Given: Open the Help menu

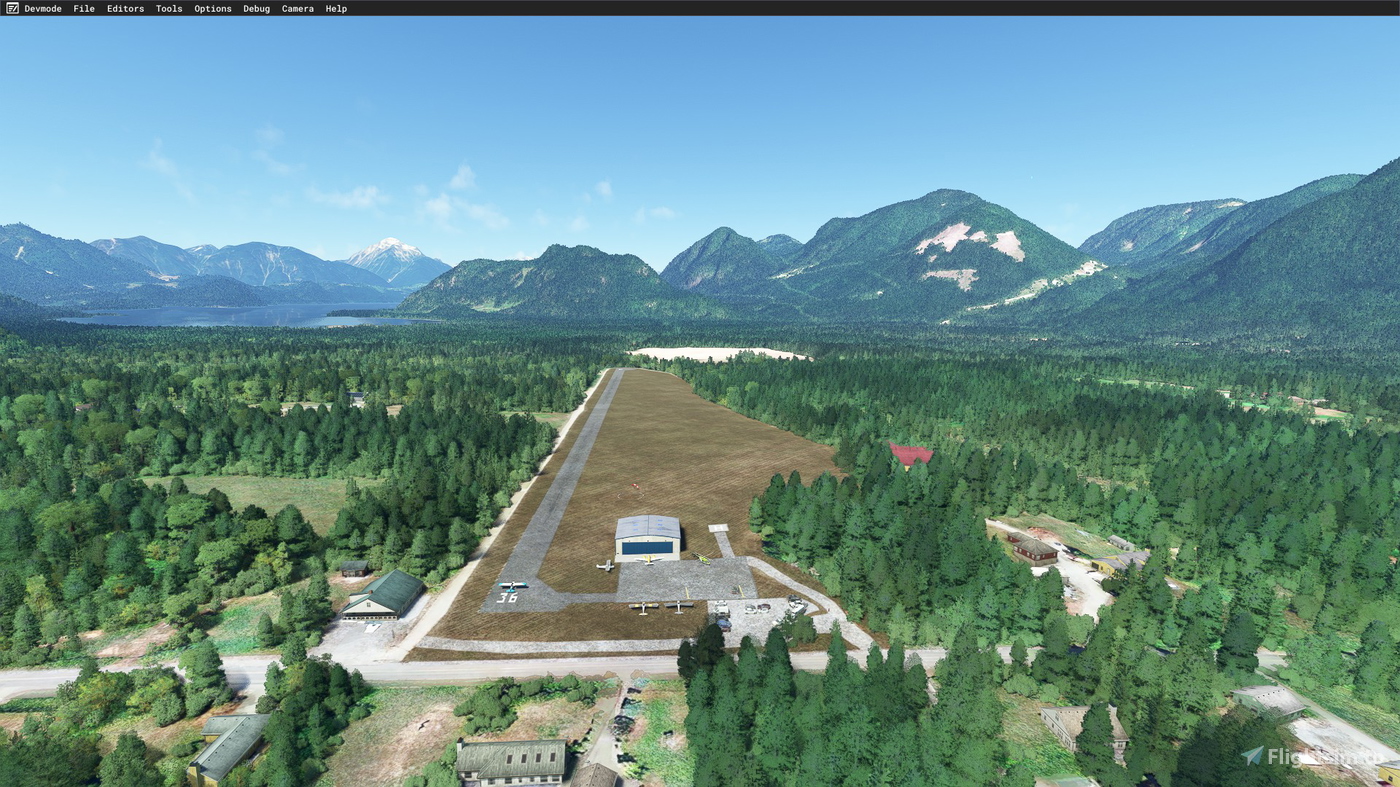Looking at the screenshot, I should [x=336, y=8].
